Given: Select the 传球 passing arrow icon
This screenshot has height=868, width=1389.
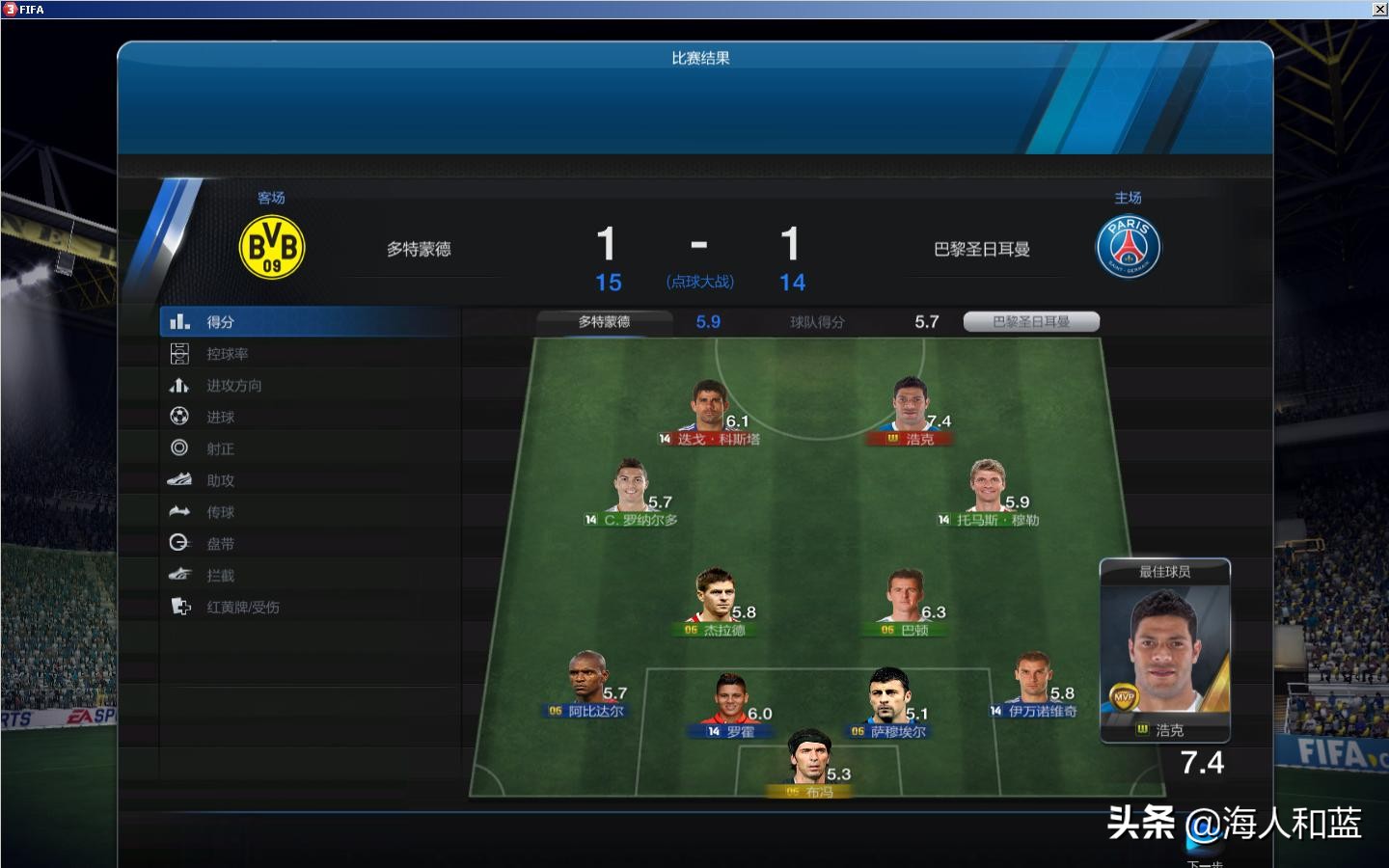Looking at the screenshot, I should 180,512.
